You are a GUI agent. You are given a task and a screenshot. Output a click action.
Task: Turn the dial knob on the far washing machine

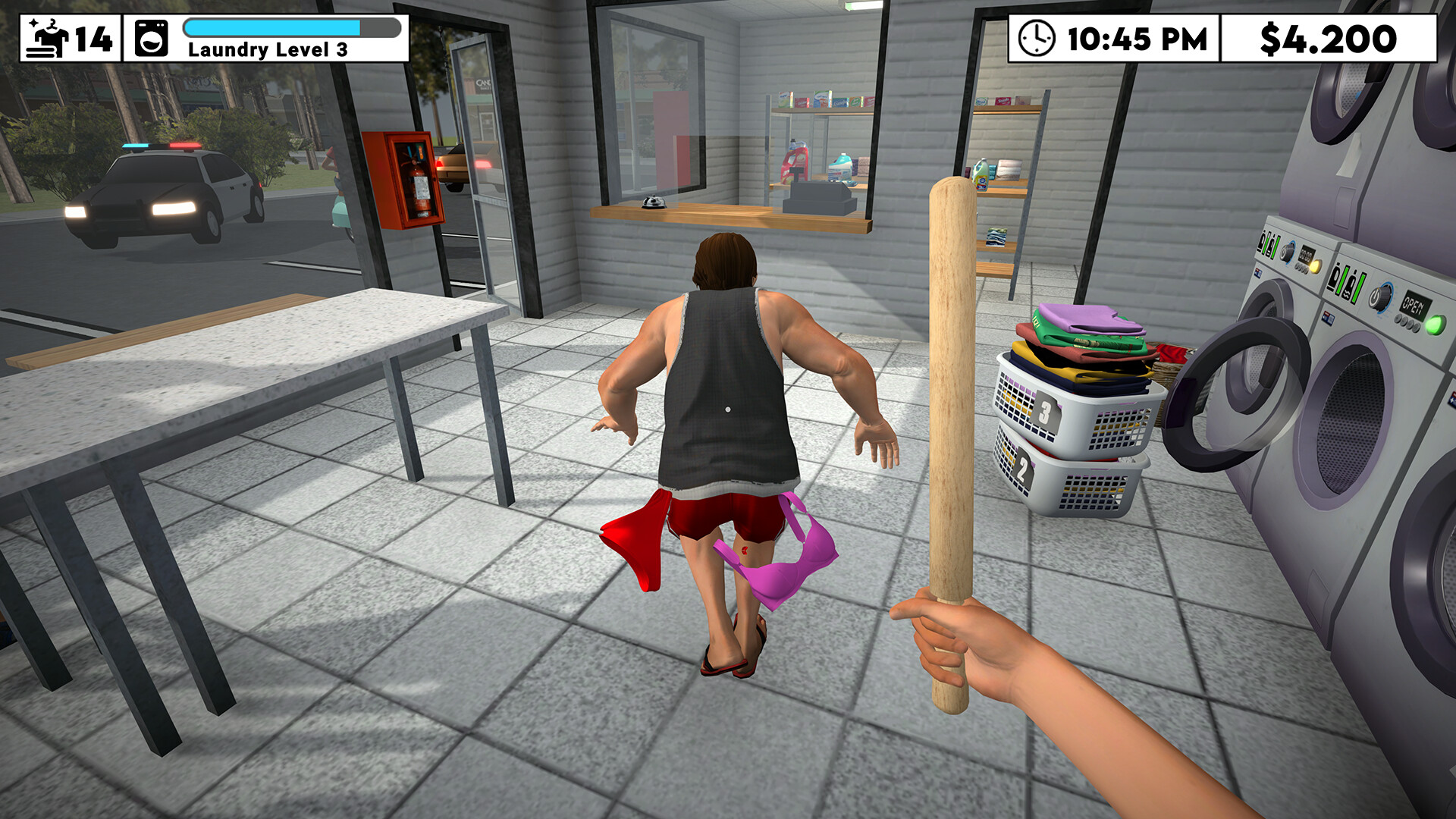1289,252
